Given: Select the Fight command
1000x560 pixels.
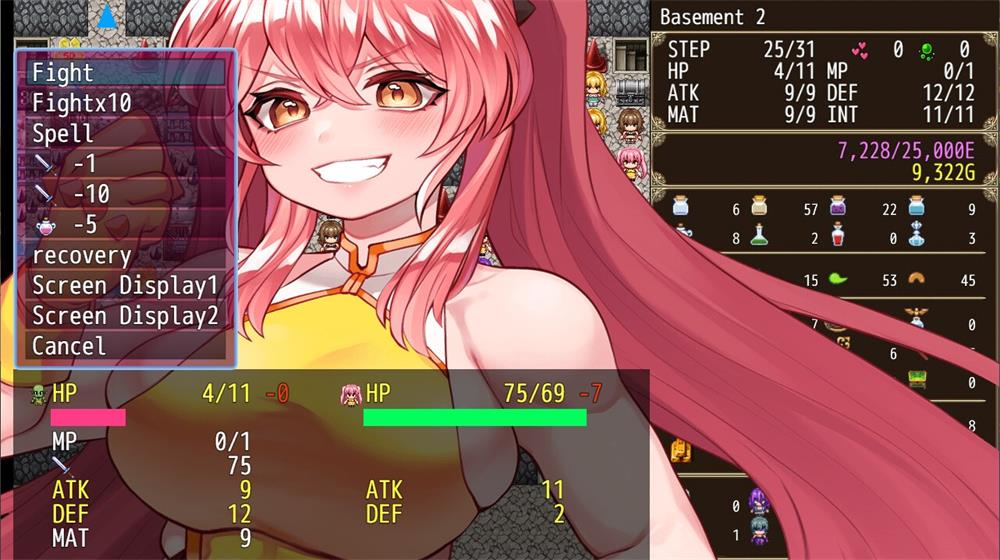Looking at the screenshot, I should 126,73.
